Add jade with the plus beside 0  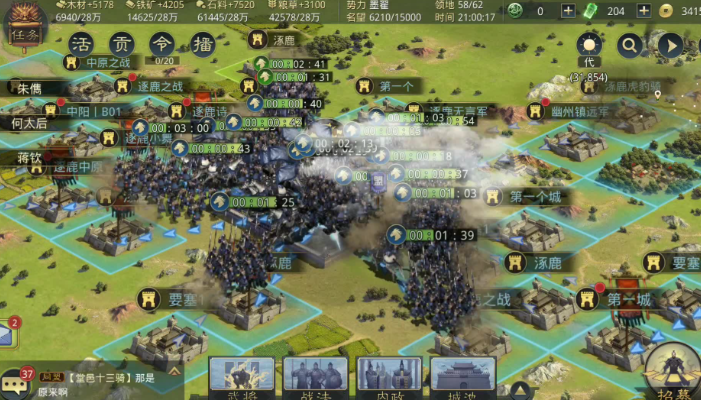click(569, 11)
